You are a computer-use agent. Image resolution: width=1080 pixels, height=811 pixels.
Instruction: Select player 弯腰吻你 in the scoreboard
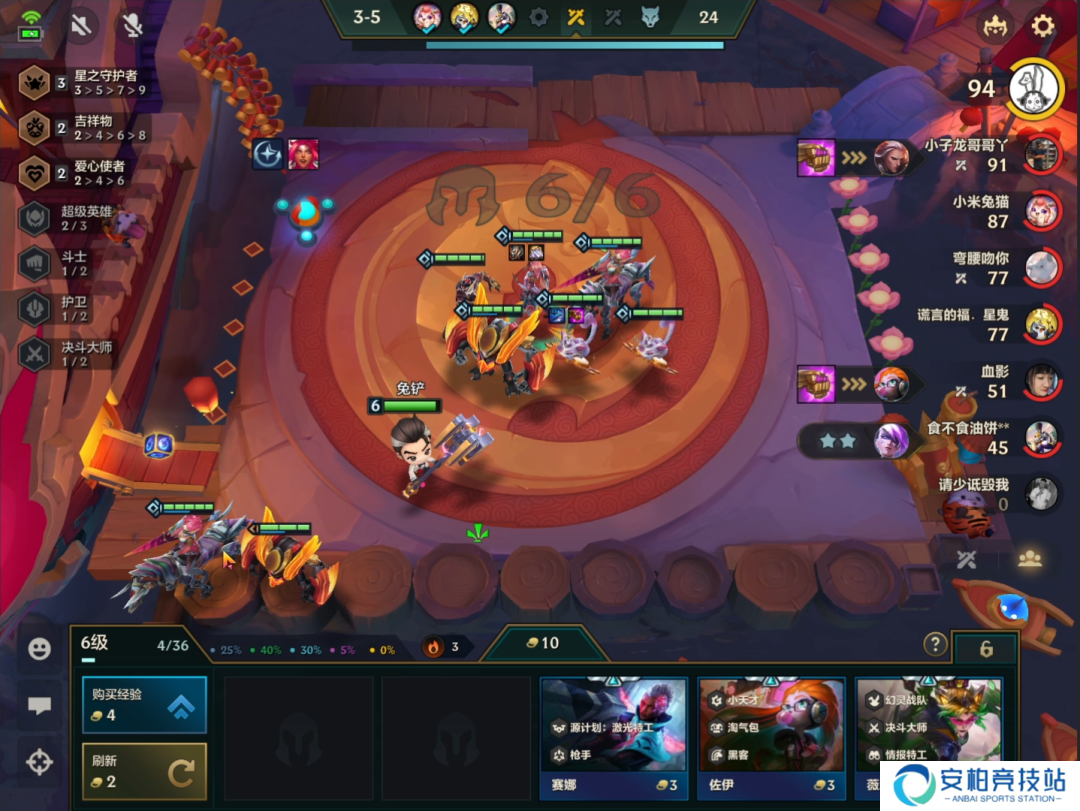1005,267
